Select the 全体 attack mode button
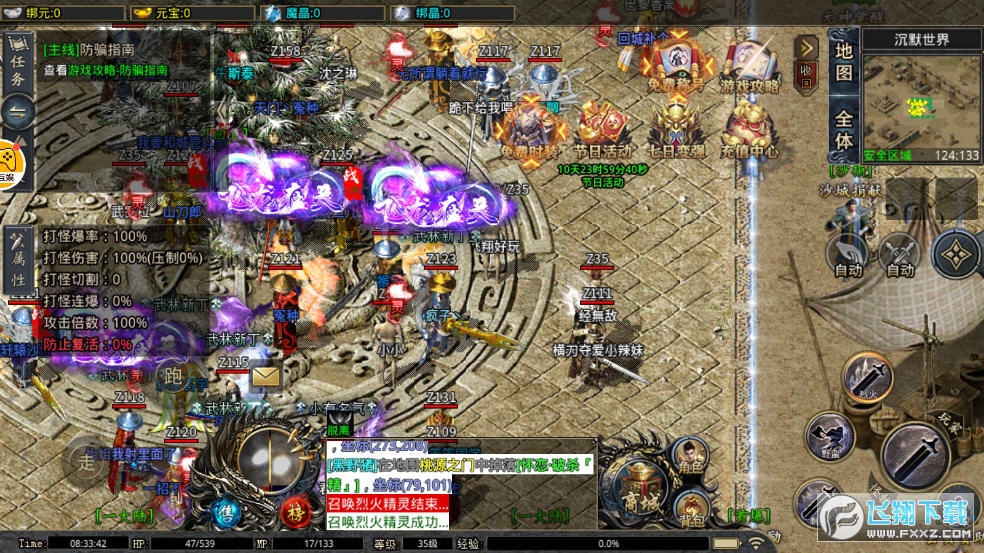Viewport: 984px width, 553px height. tap(844, 127)
